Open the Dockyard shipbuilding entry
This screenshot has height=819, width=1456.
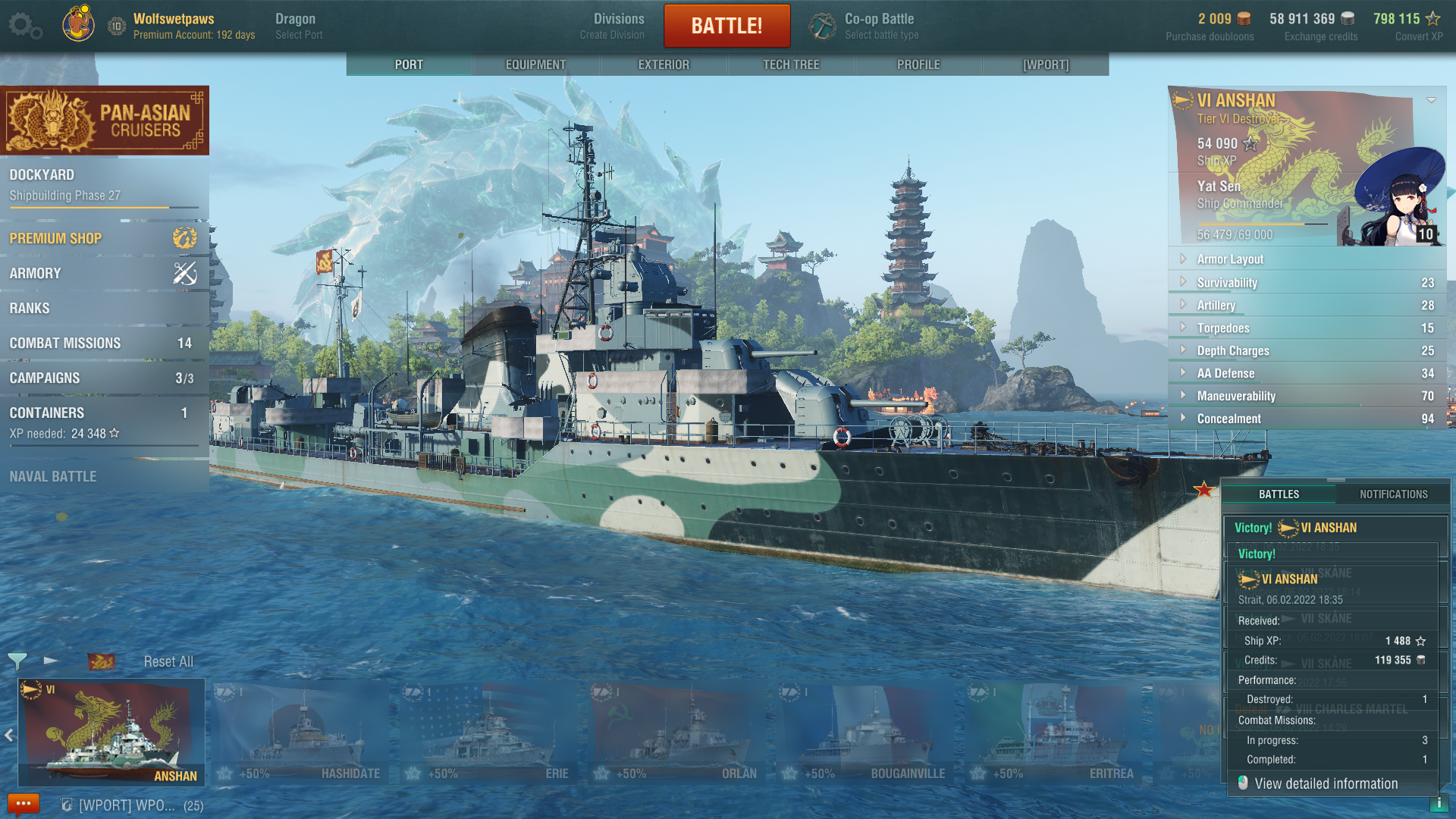(102, 184)
